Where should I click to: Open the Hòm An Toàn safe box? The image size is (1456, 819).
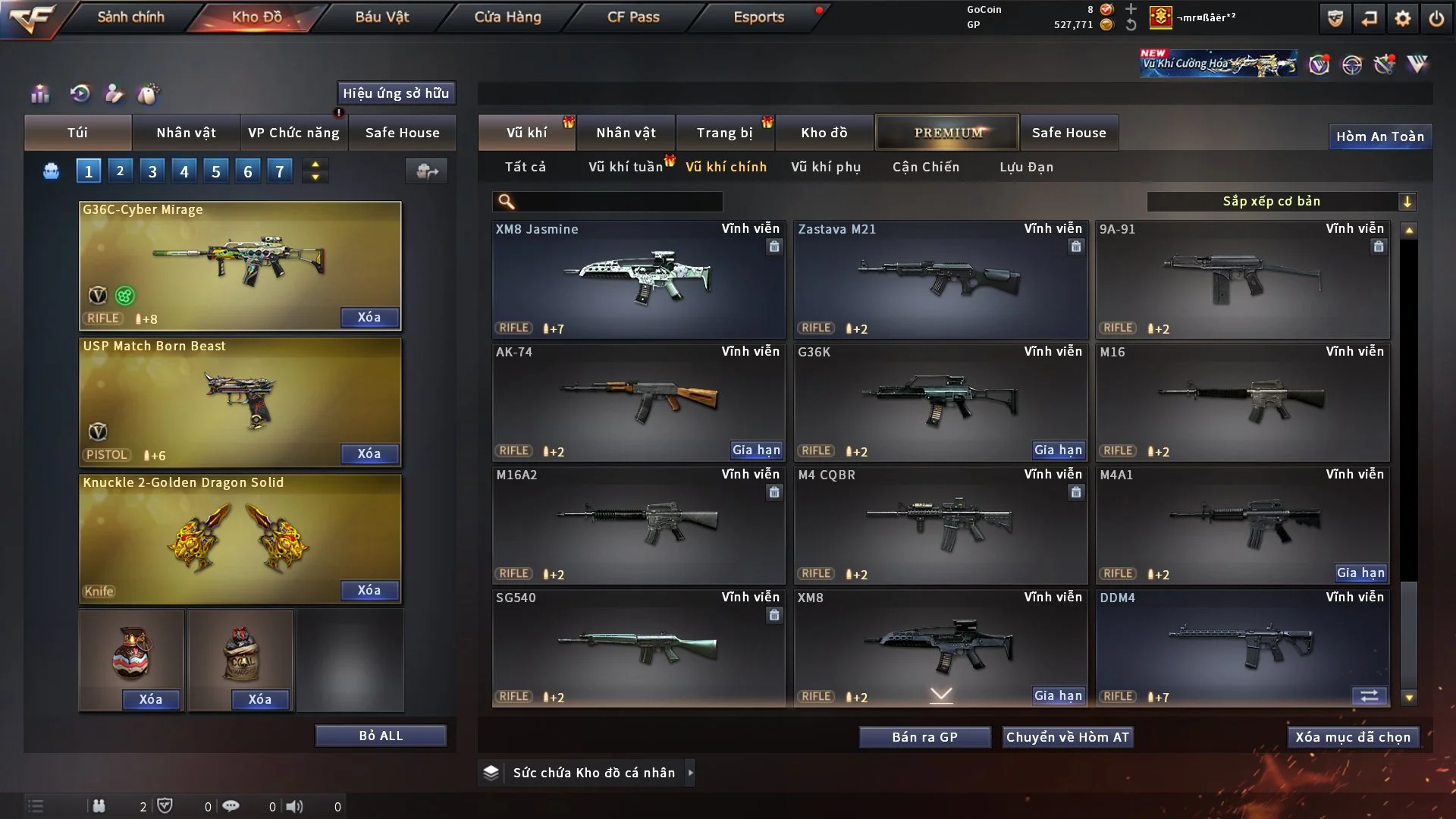pyautogui.click(x=1379, y=136)
